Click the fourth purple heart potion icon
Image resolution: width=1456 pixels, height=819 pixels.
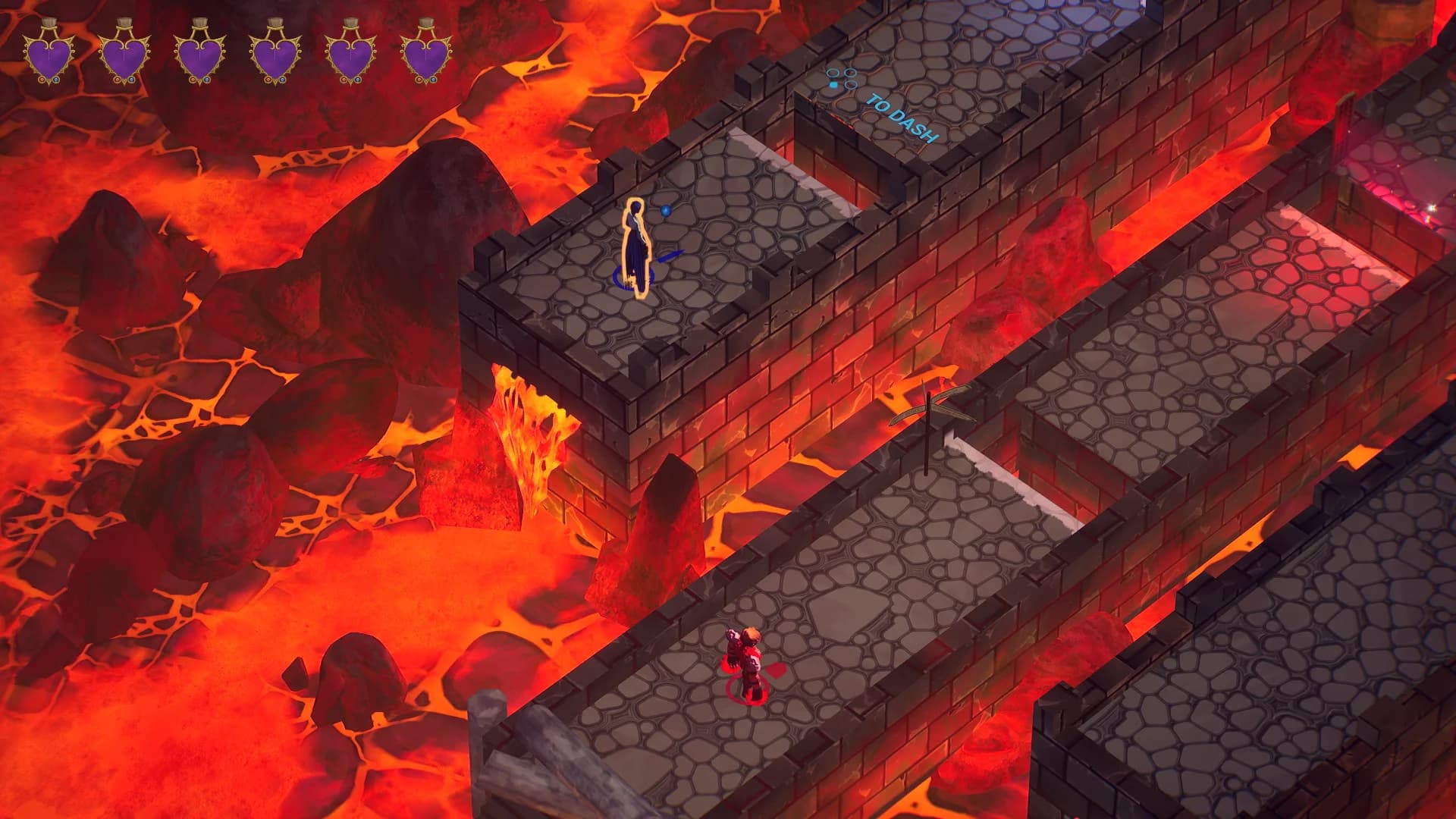[x=275, y=57]
